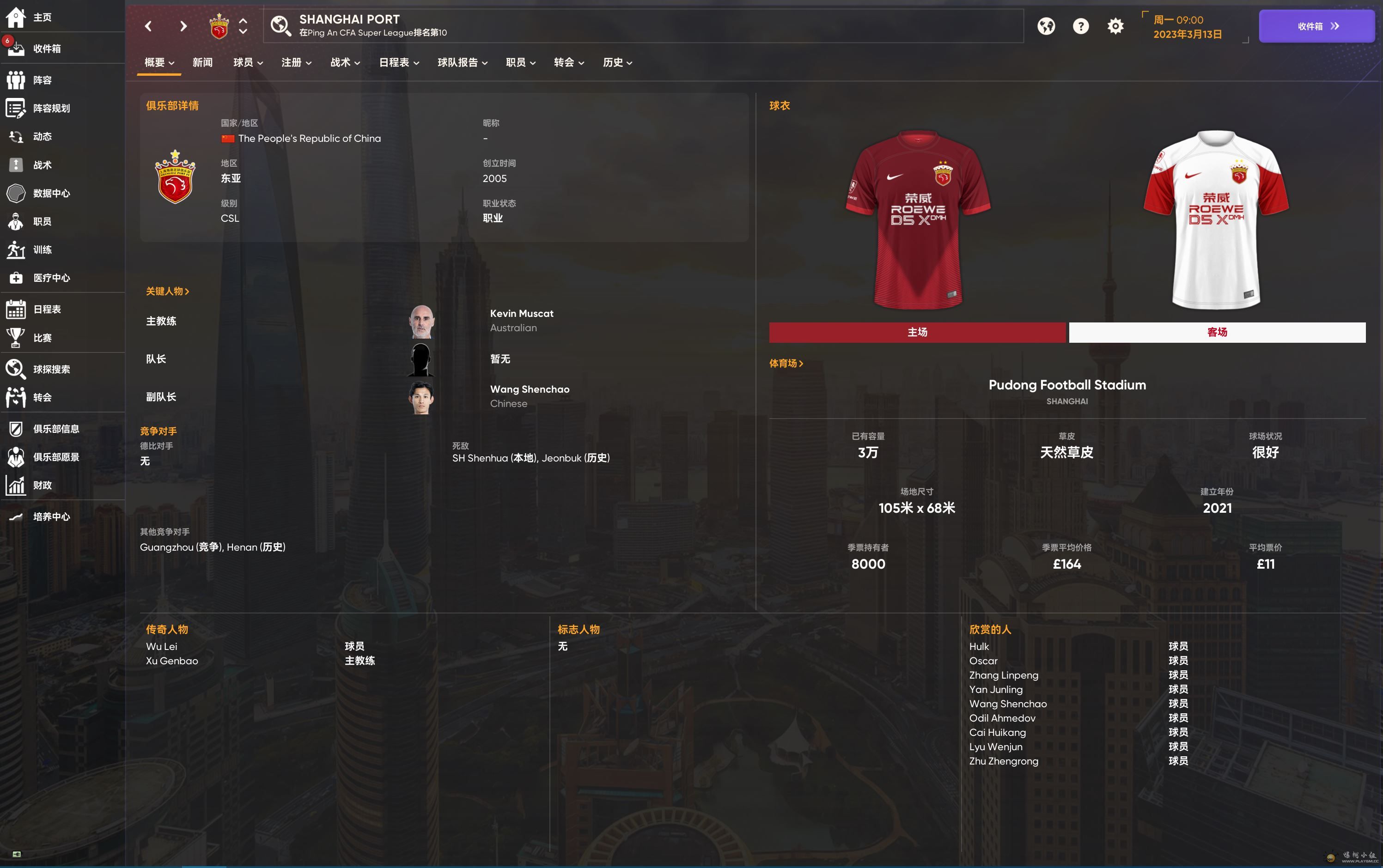Select 训练 training in the sidebar
Screen dimensions: 1383x868
42,250
